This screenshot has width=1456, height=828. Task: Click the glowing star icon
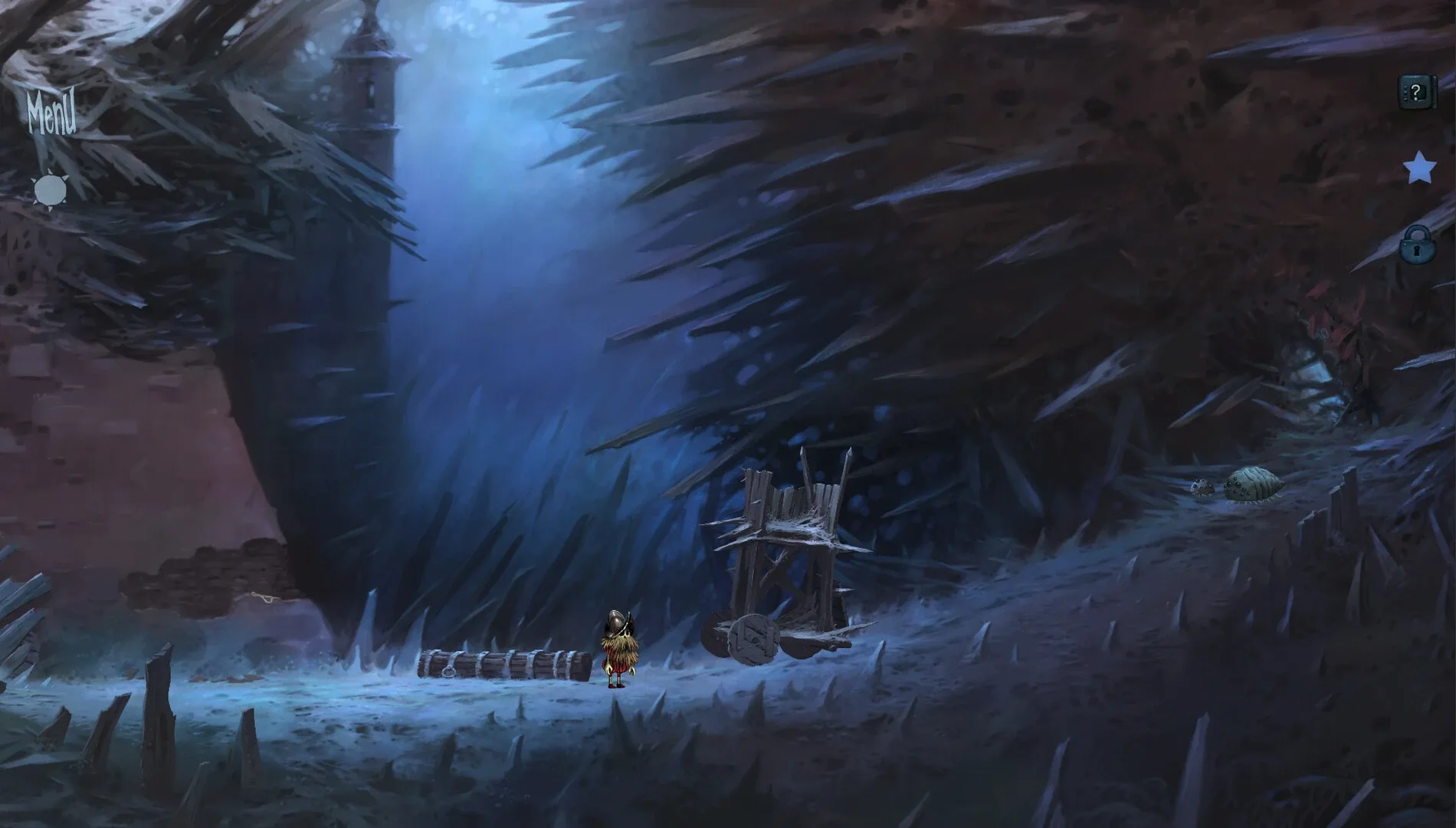[x=1419, y=167]
